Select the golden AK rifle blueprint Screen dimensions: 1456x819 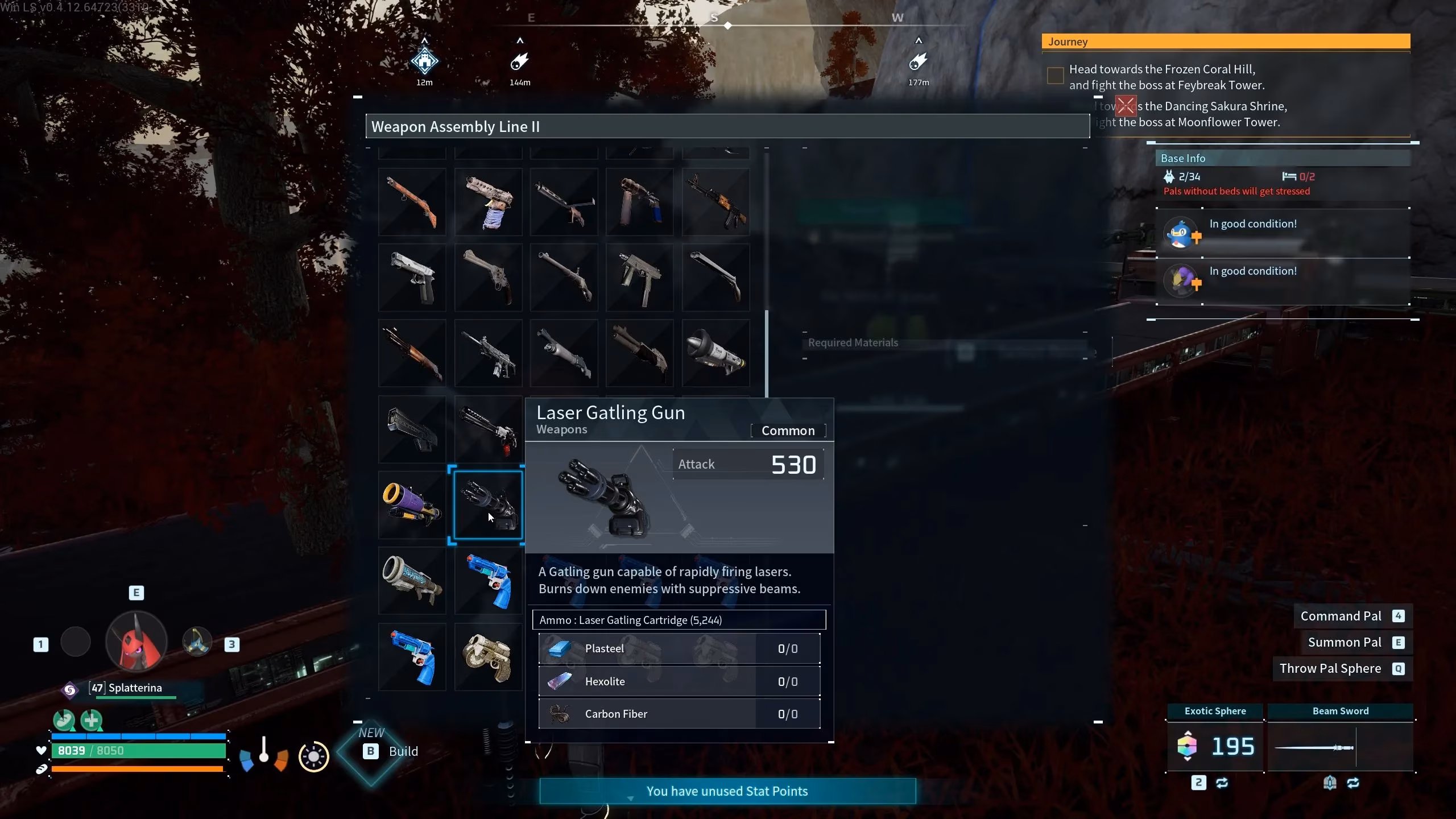point(715,201)
